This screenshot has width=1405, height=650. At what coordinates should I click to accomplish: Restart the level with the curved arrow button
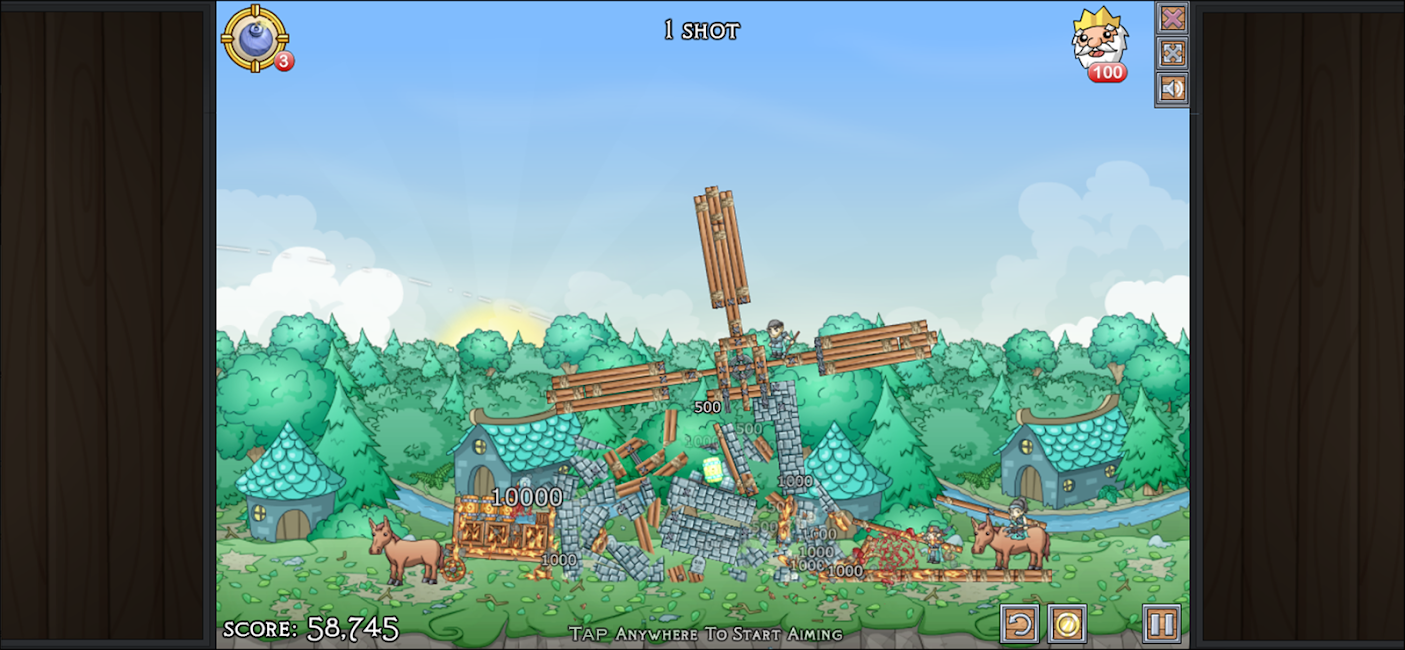1019,624
